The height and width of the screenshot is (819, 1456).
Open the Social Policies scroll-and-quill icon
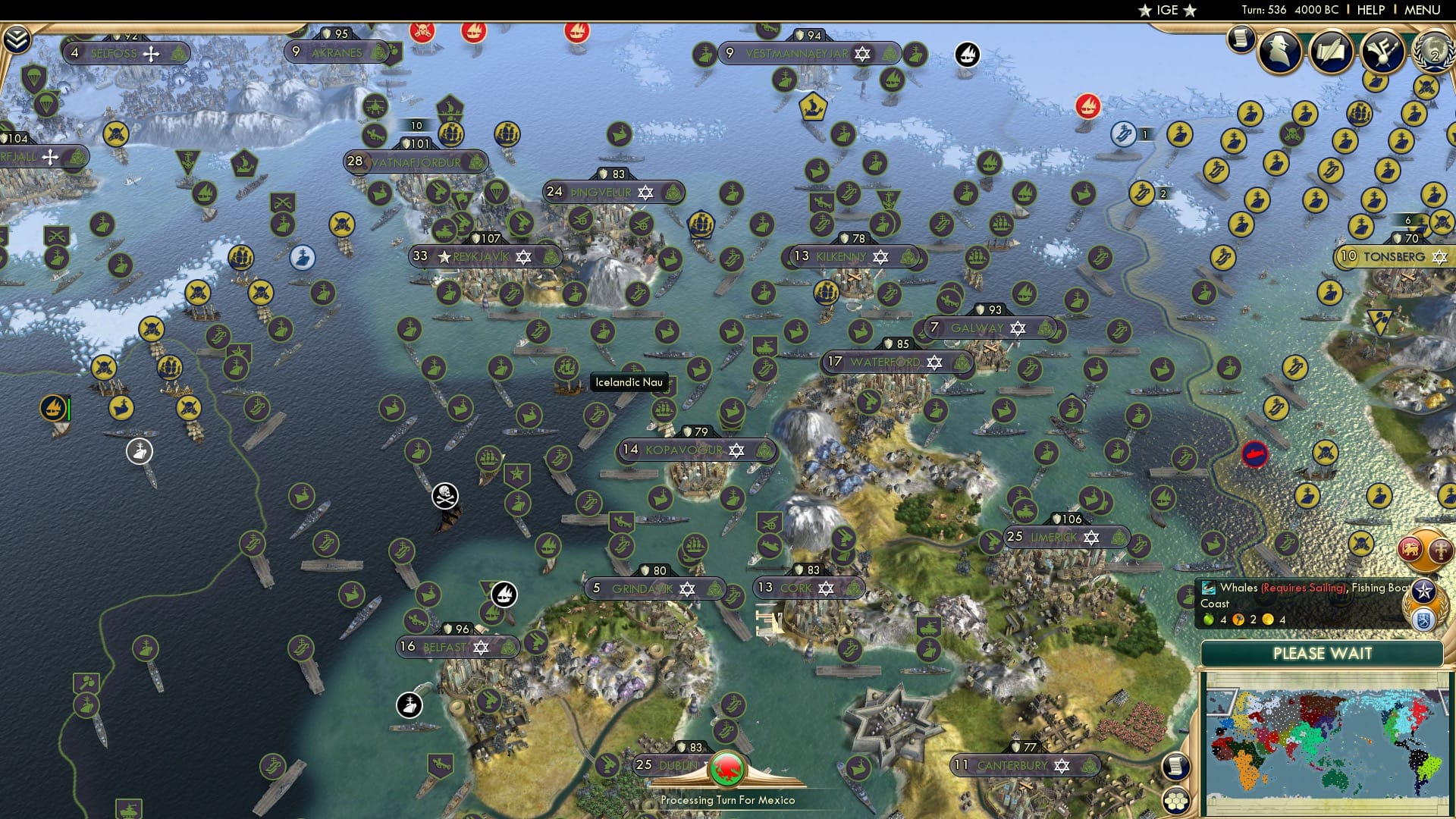coord(1331,51)
